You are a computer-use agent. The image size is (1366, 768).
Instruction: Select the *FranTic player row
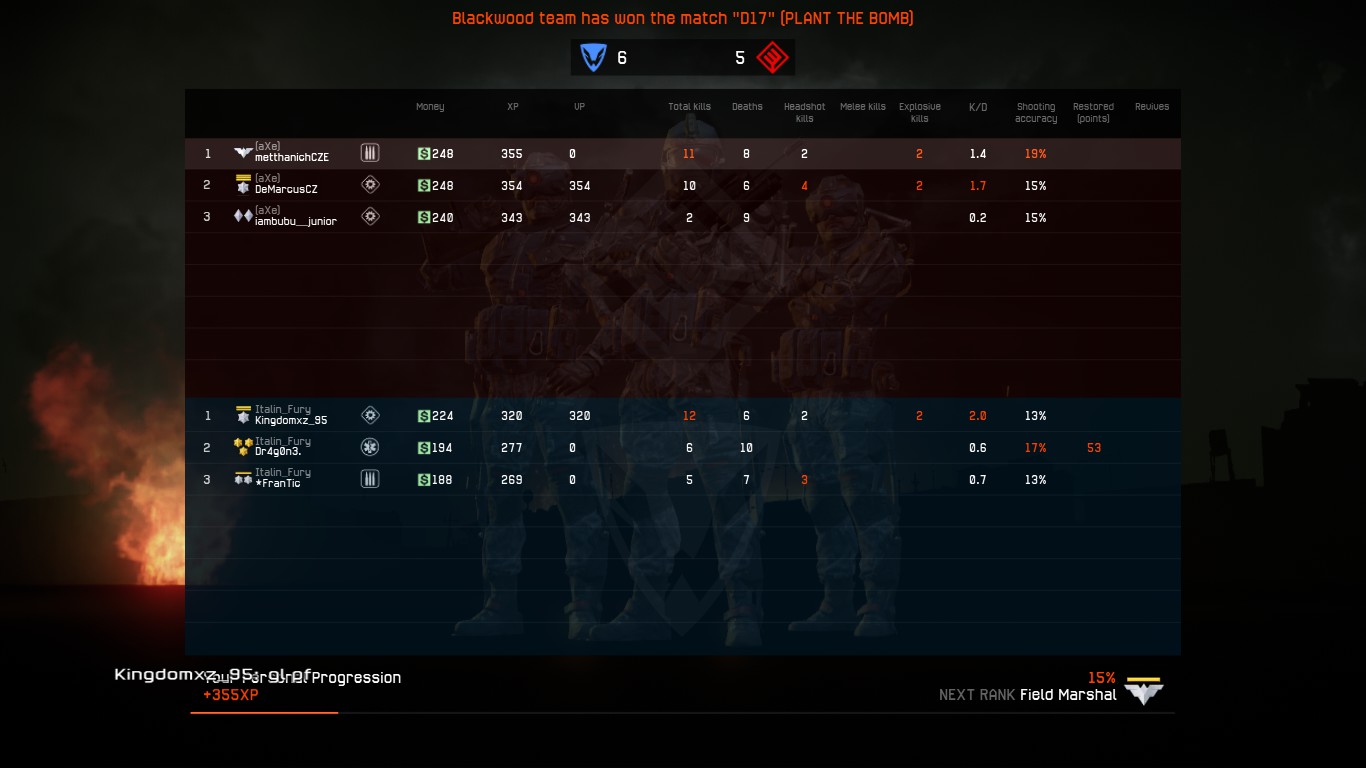point(278,483)
